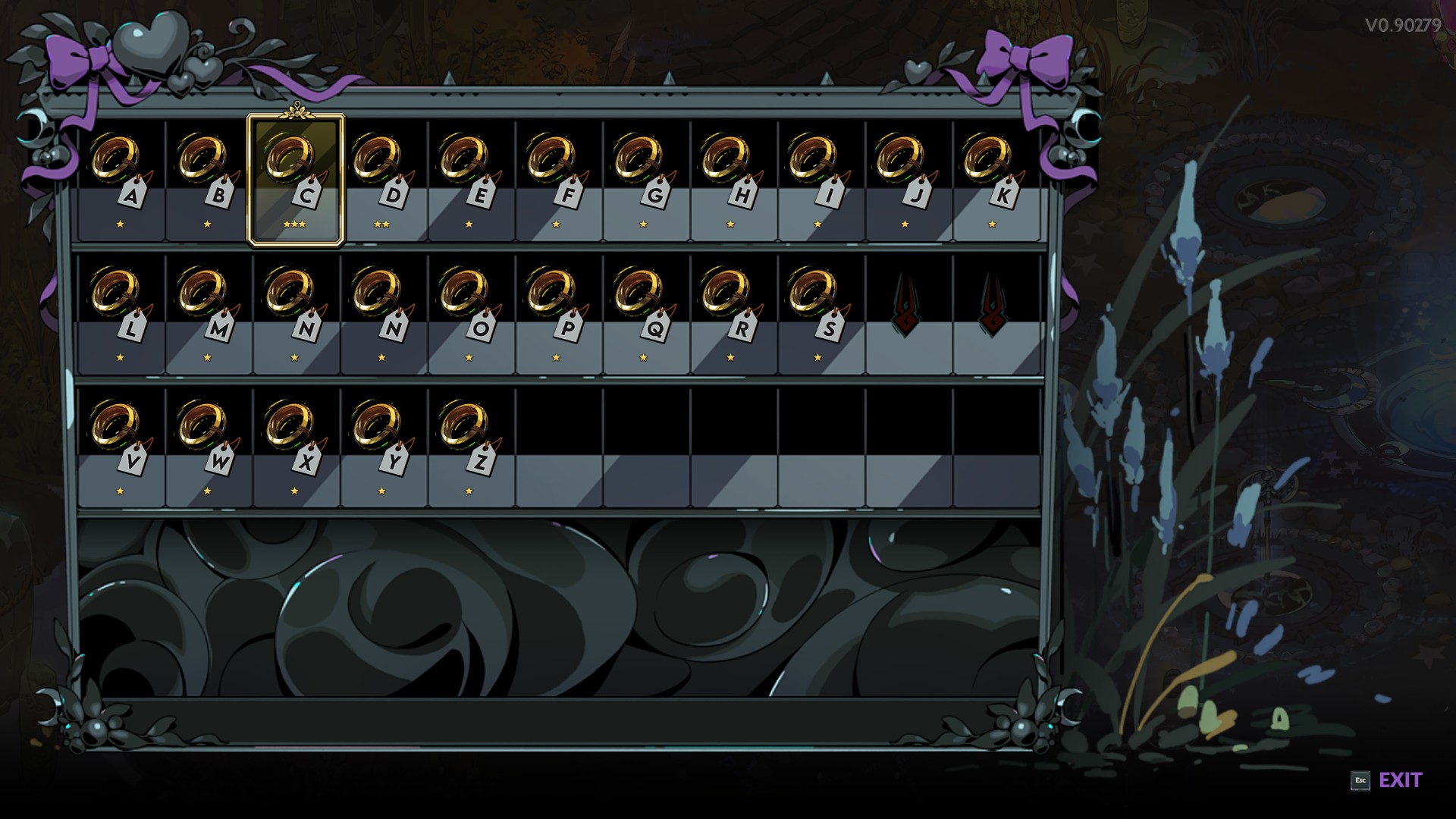1456x819 pixels.
Task: Click the ring tagged X
Action: [296, 447]
